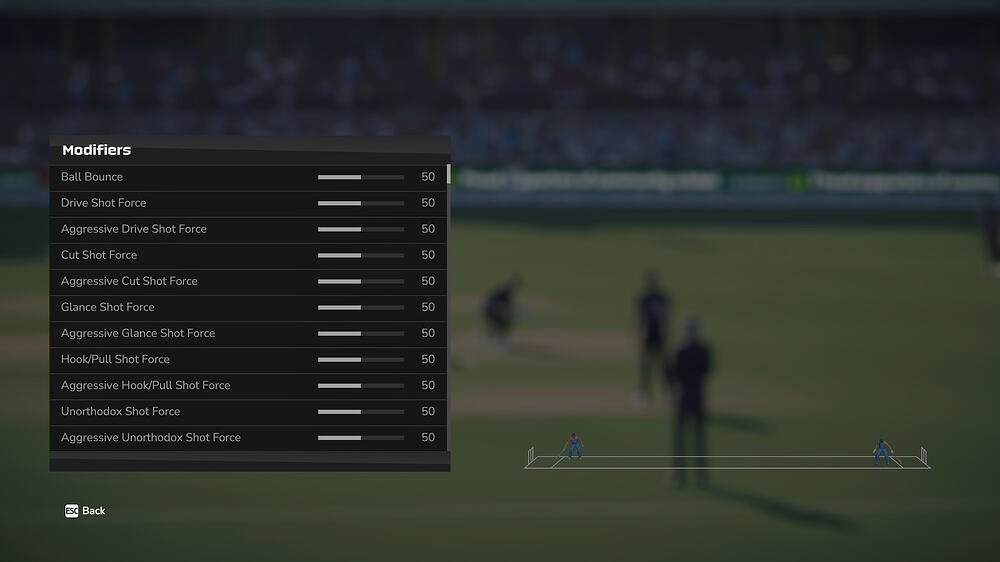Adjust the Hook/Pull Shot Force slider

tap(361, 359)
